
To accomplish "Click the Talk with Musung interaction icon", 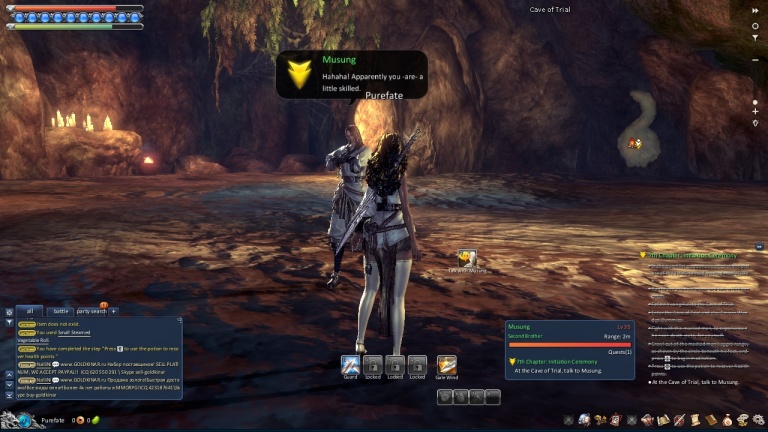I will tap(466, 259).
